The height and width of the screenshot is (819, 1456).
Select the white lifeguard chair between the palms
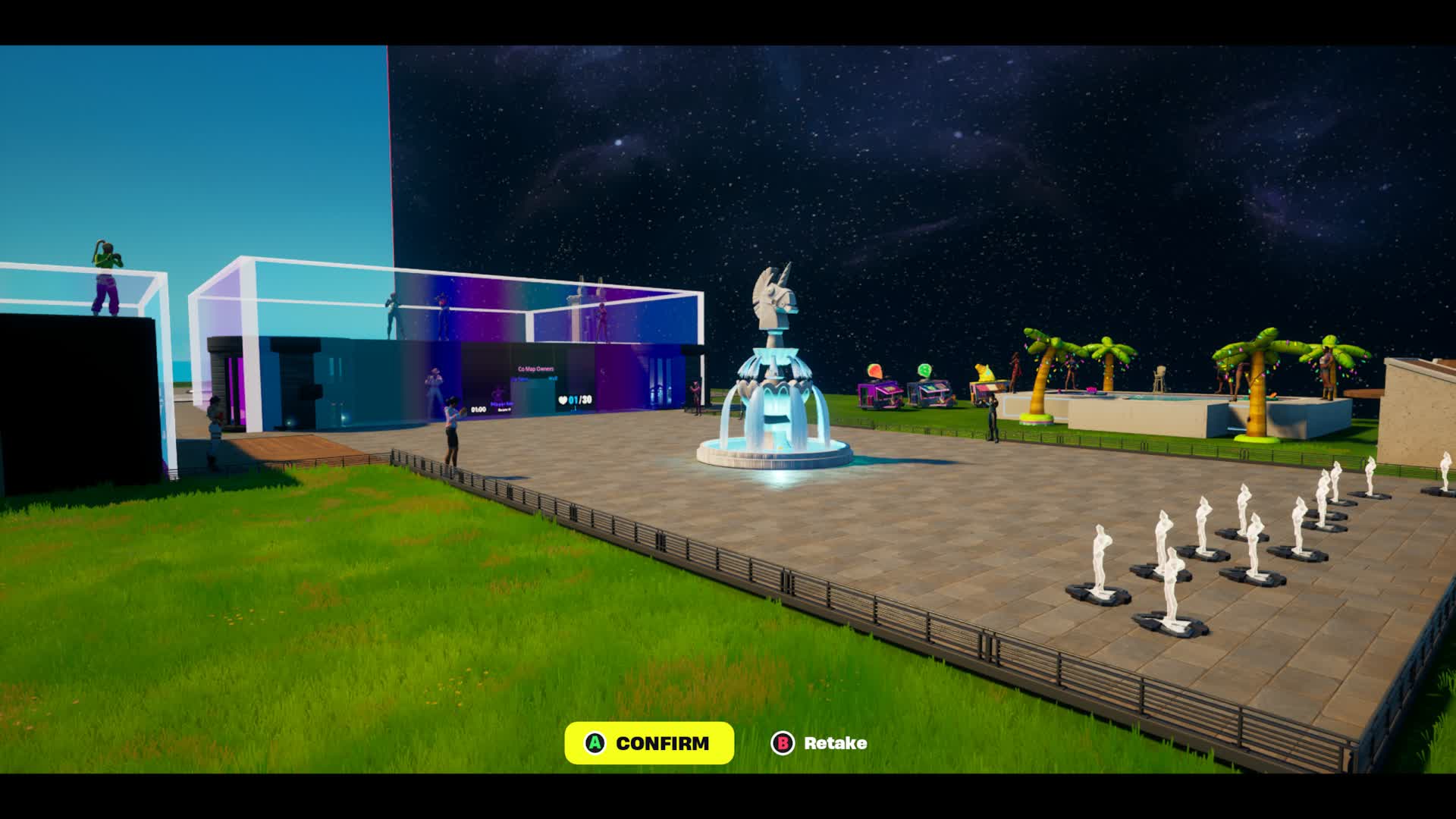1160,379
